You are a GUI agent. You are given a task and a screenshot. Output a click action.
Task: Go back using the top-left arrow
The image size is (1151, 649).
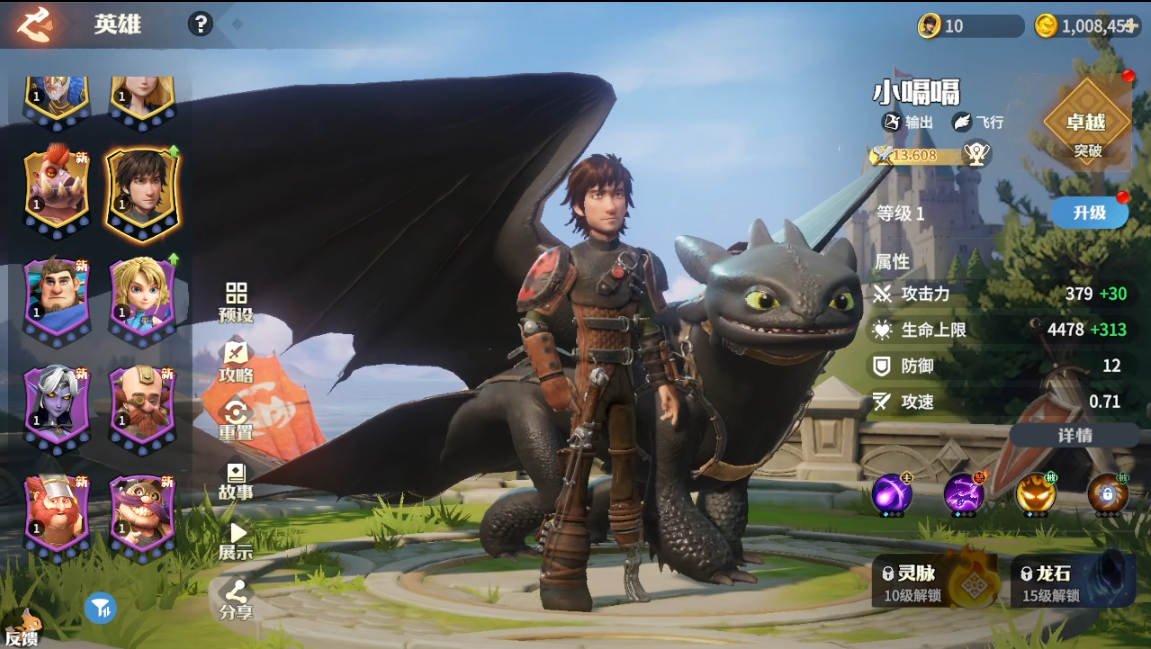pos(34,24)
